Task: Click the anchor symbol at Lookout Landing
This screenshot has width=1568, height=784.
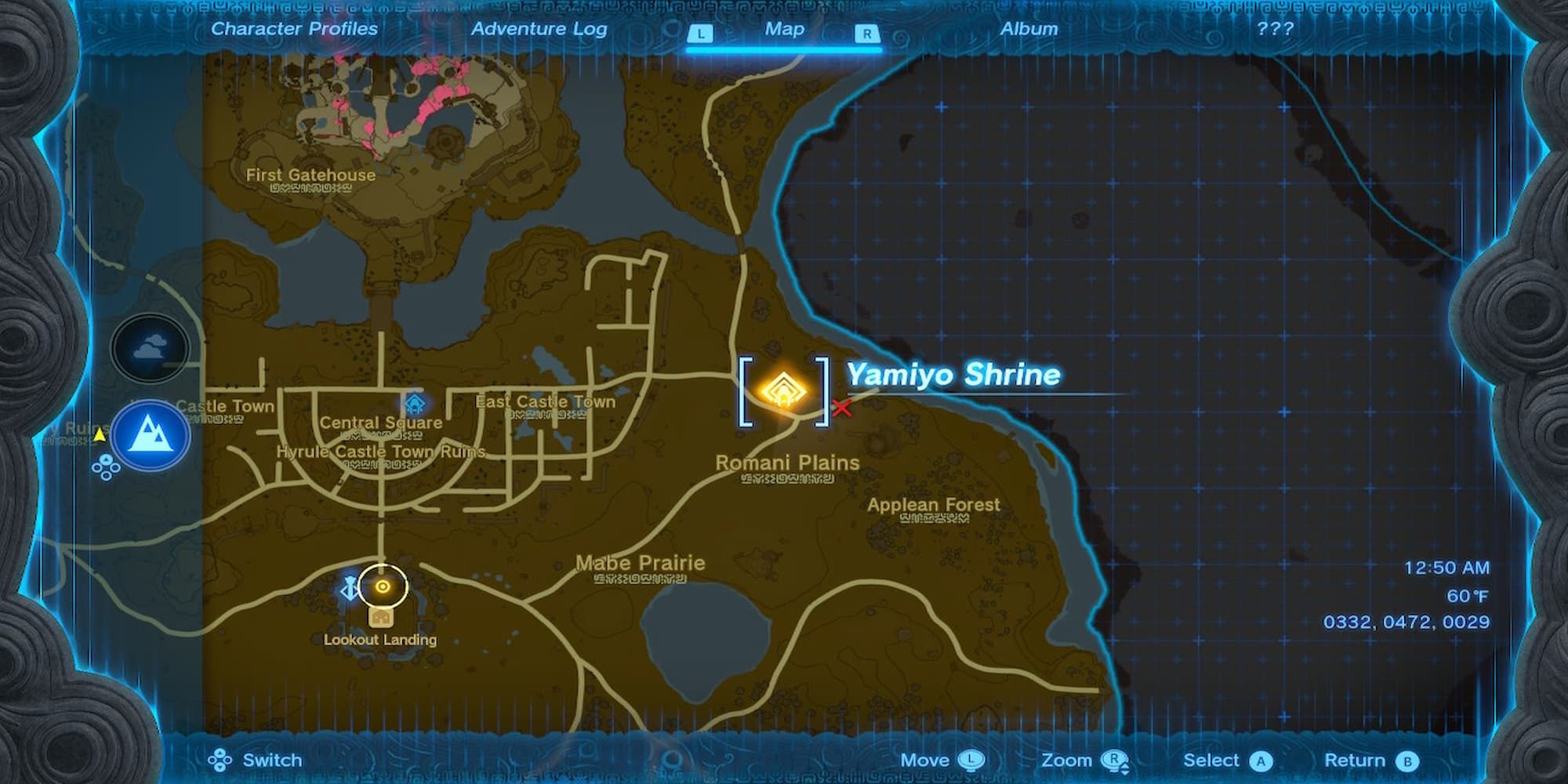Action: pos(350,587)
